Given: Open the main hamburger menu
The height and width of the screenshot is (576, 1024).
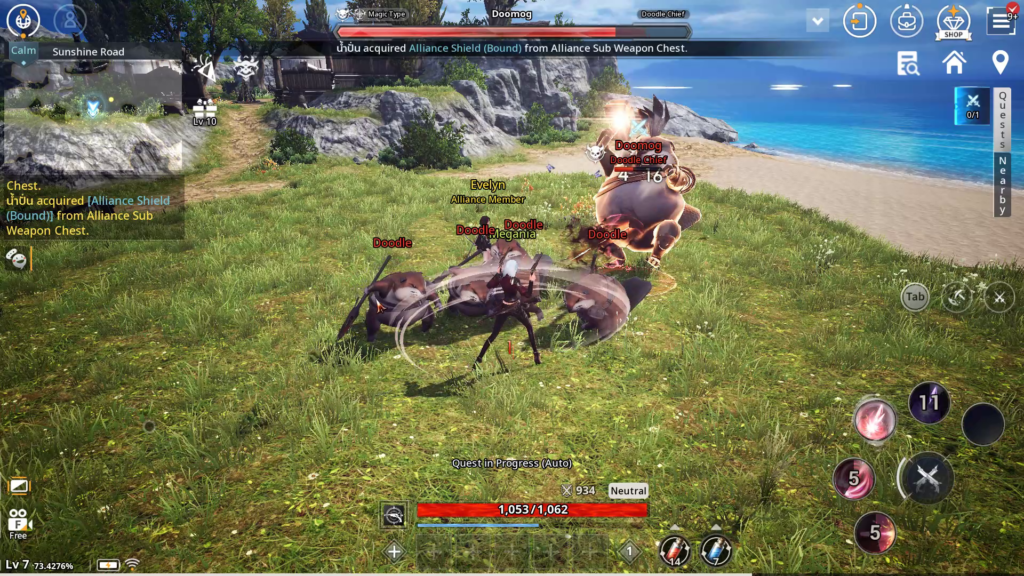Looking at the screenshot, I should (x=1000, y=21).
